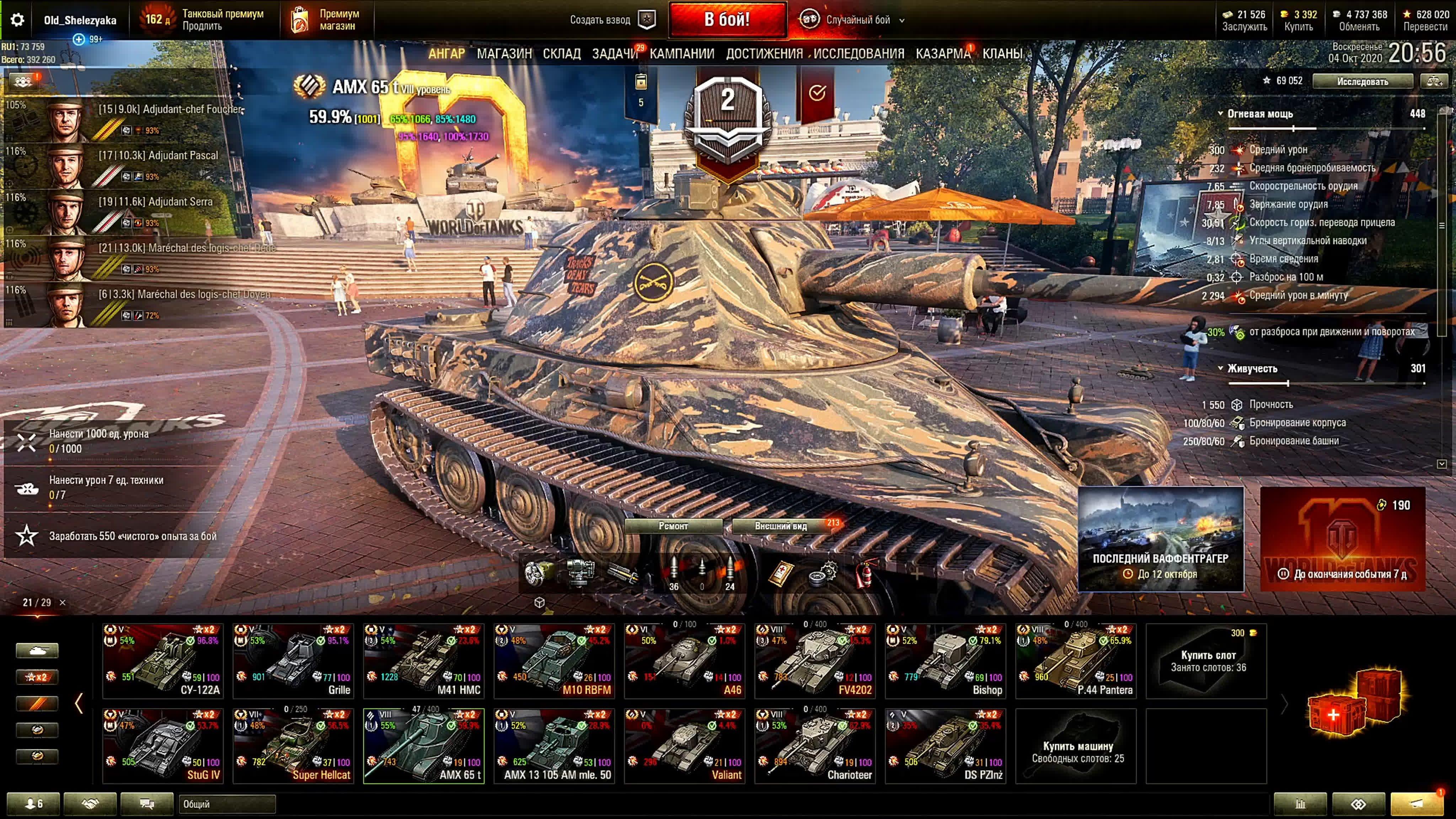Select the Grille tank in the carousel
The image size is (1456, 819).
293,661
